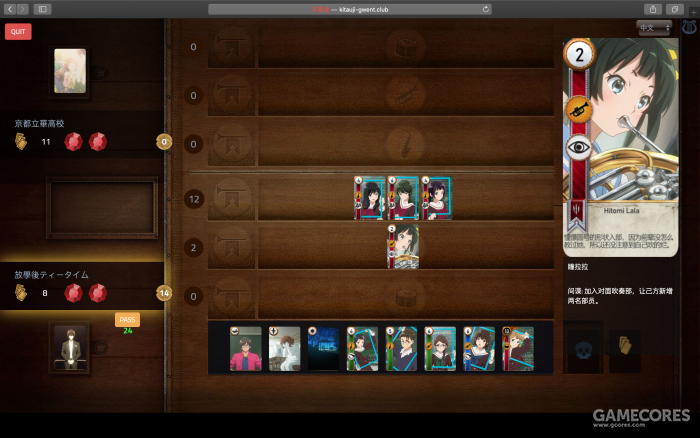This screenshot has width=700, height=438.
Task: Open the skull discard pile
Action: (x=585, y=351)
